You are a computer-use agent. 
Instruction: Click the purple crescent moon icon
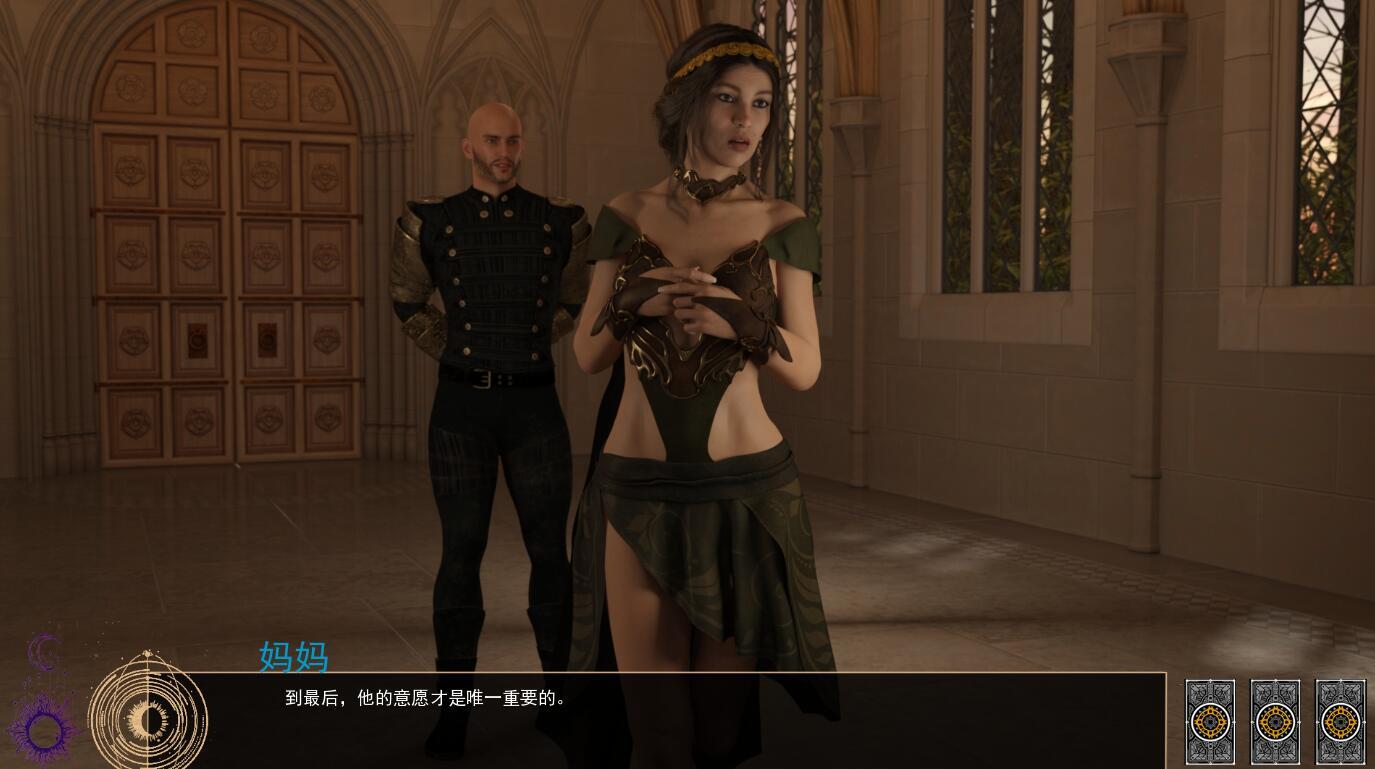(x=44, y=651)
